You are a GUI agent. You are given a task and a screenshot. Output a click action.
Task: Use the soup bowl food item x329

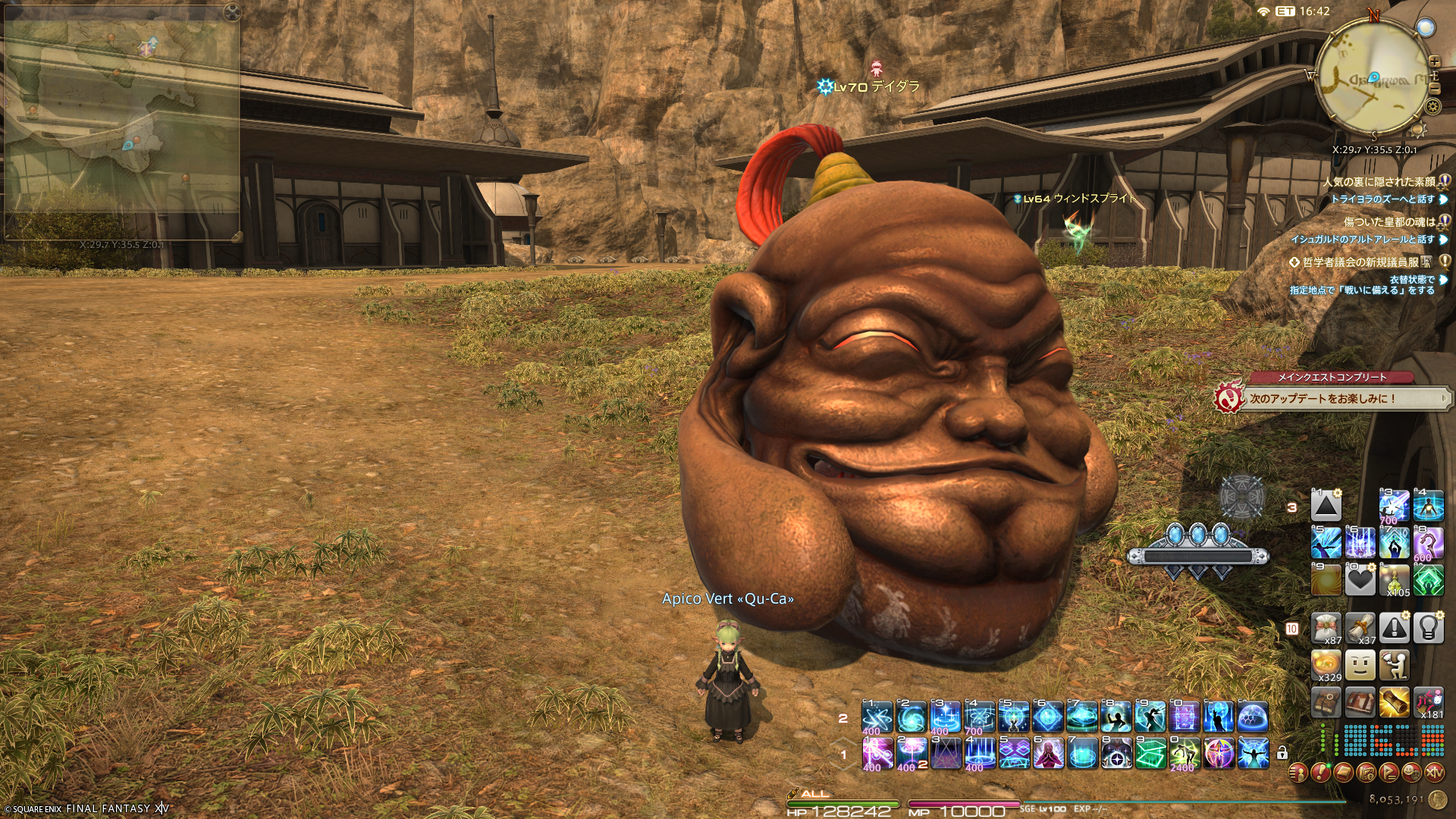click(x=1326, y=665)
